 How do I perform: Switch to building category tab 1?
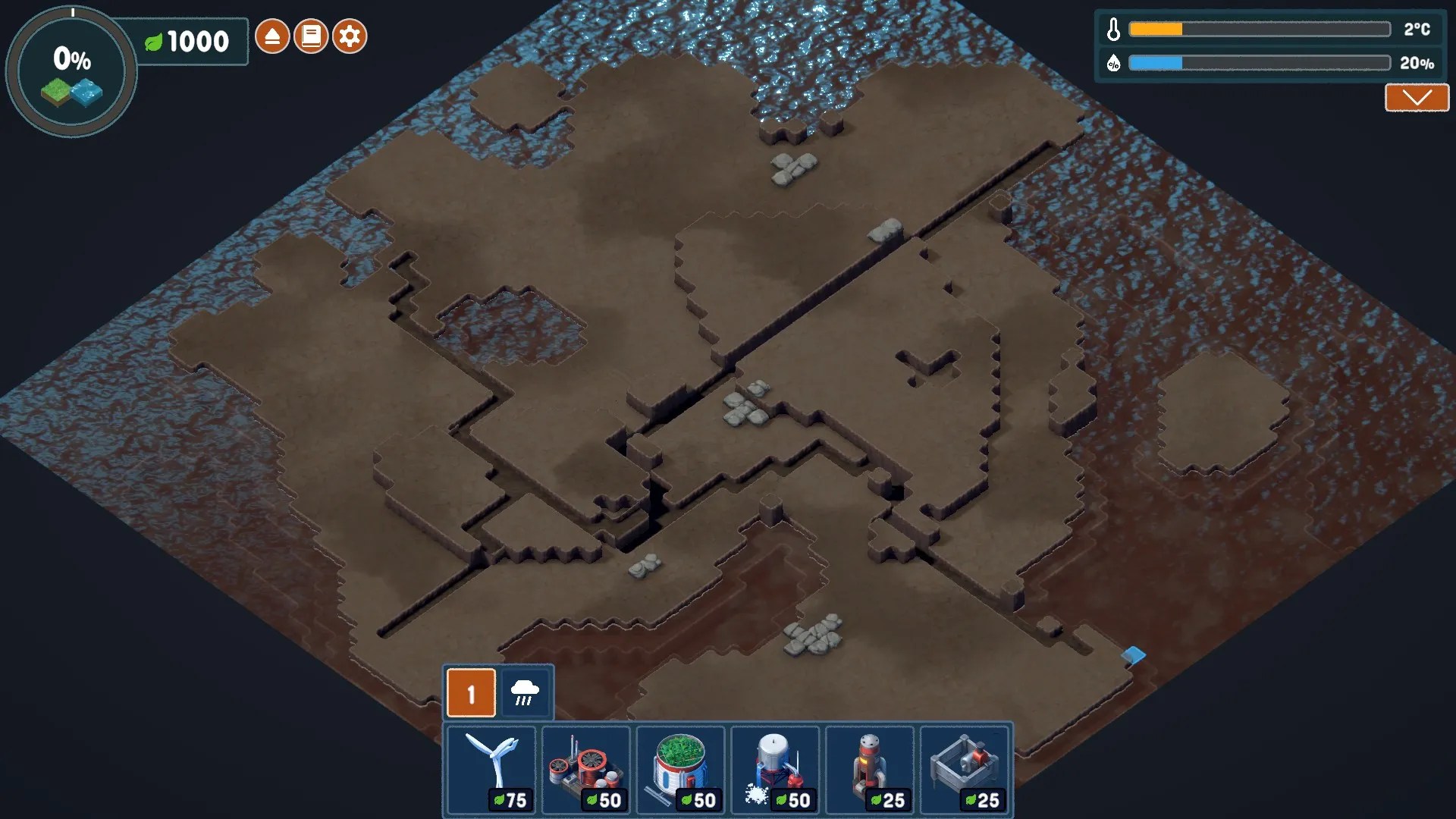[x=471, y=693]
